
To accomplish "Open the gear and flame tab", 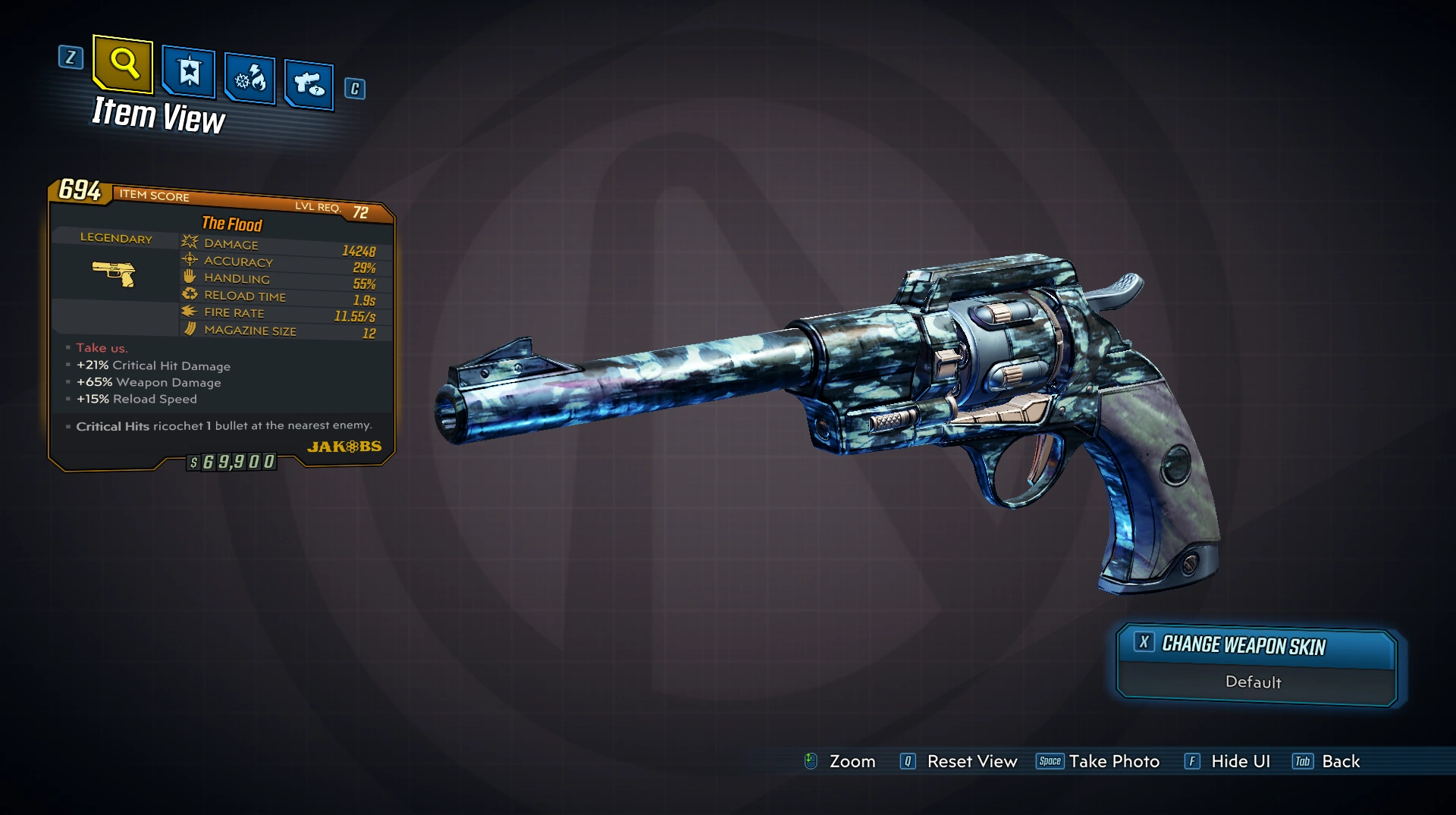I will click(250, 79).
